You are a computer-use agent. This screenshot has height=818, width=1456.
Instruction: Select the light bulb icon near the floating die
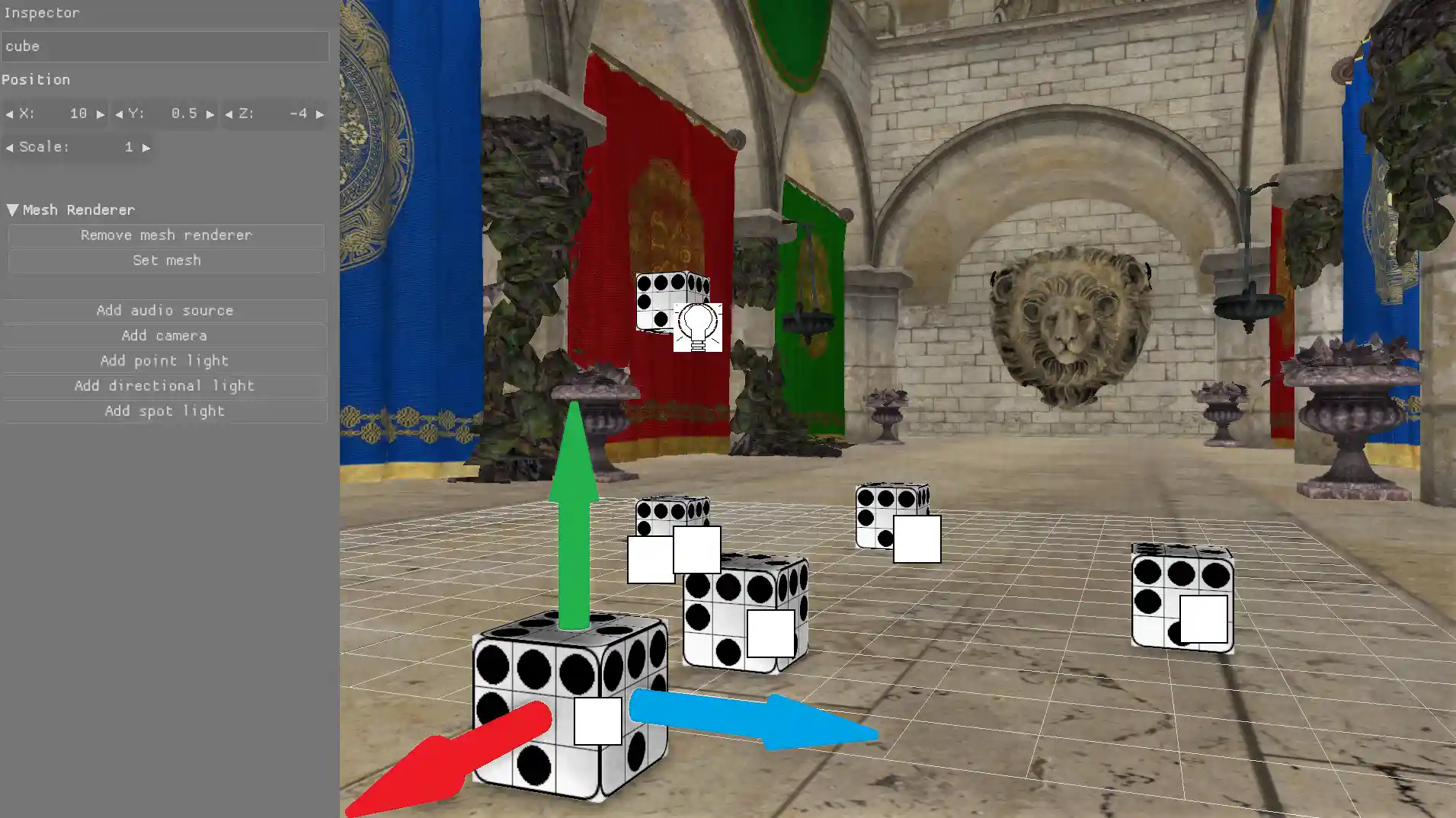pyautogui.click(x=697, y=326)
